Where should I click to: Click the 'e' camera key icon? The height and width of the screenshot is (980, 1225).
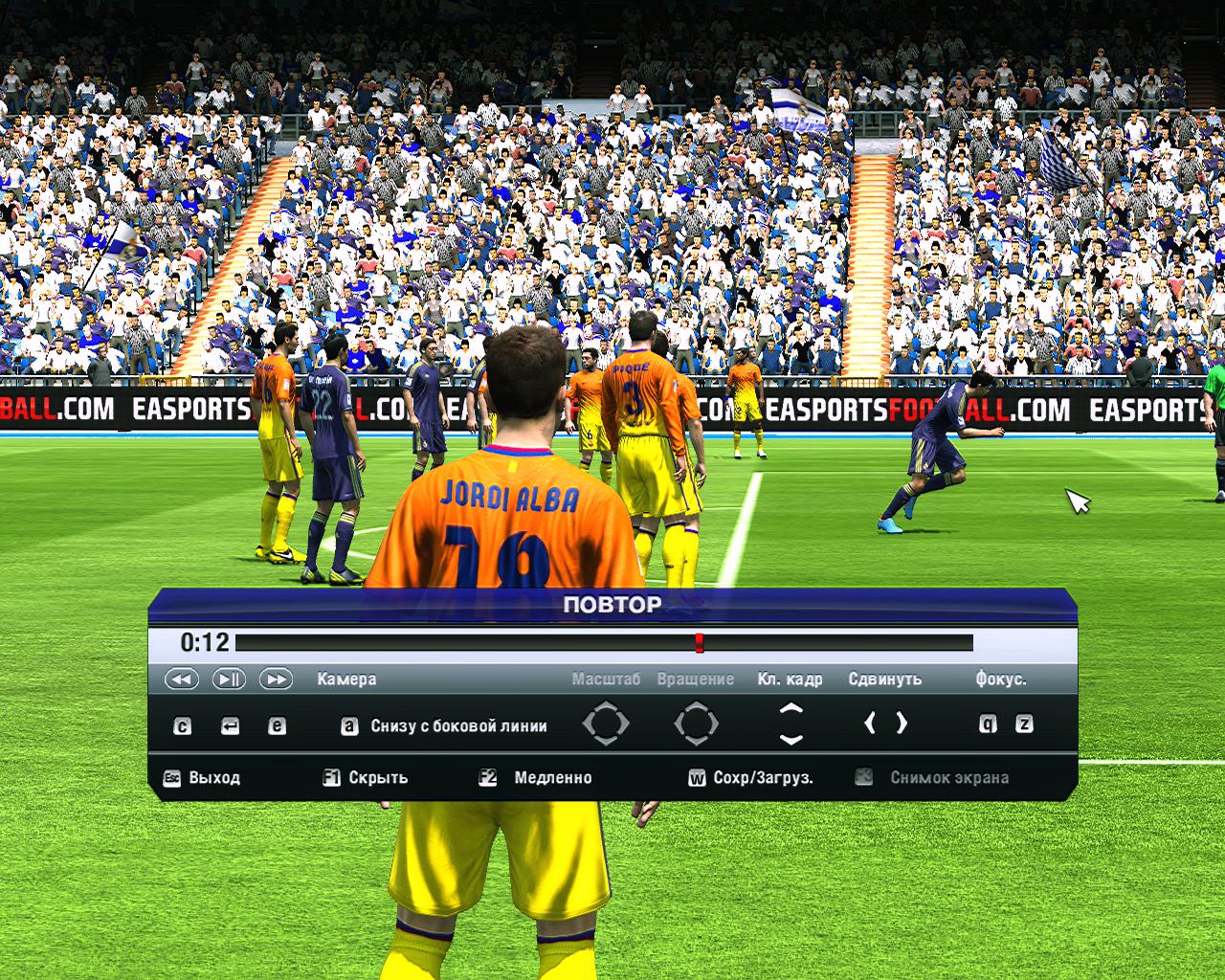coord(278,724)
